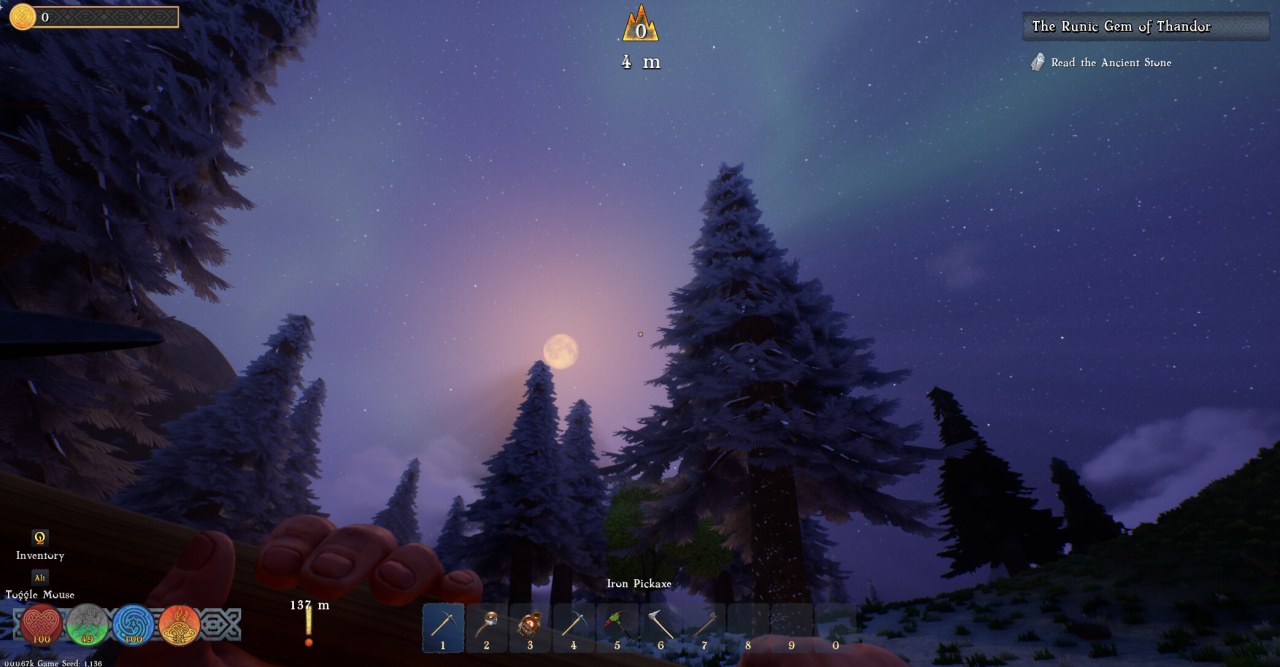Select the axe in hotbar slot 7
Screen dimensions: 1280x667
point(704,627)
